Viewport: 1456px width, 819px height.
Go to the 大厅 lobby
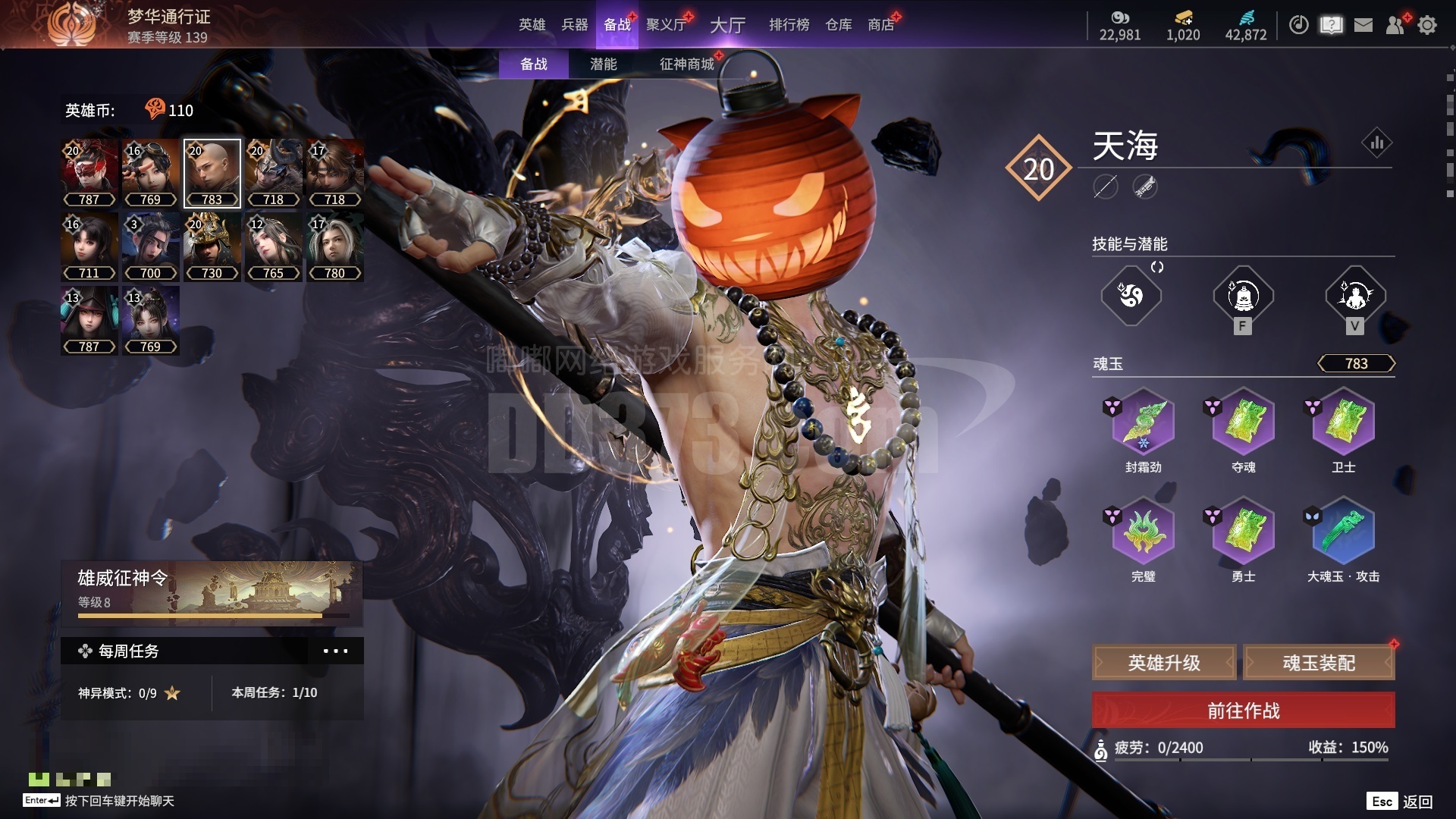pos(727,25)
